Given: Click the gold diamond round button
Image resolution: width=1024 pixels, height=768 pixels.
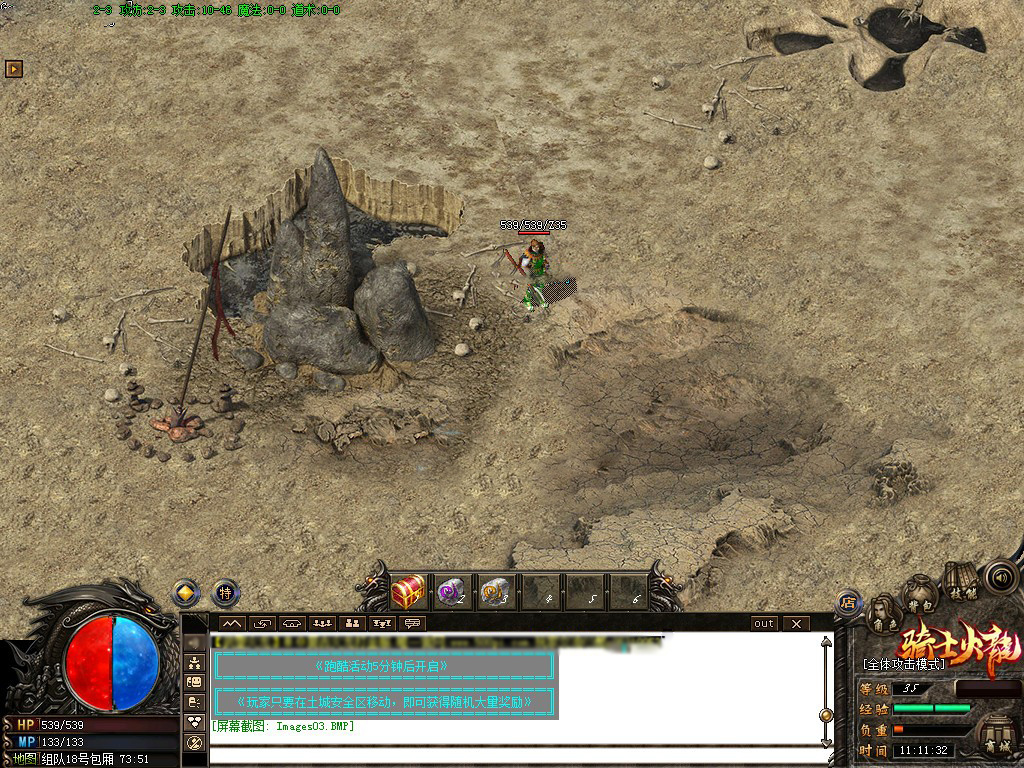Looking at the screenshot, I should tap(186, 593).
